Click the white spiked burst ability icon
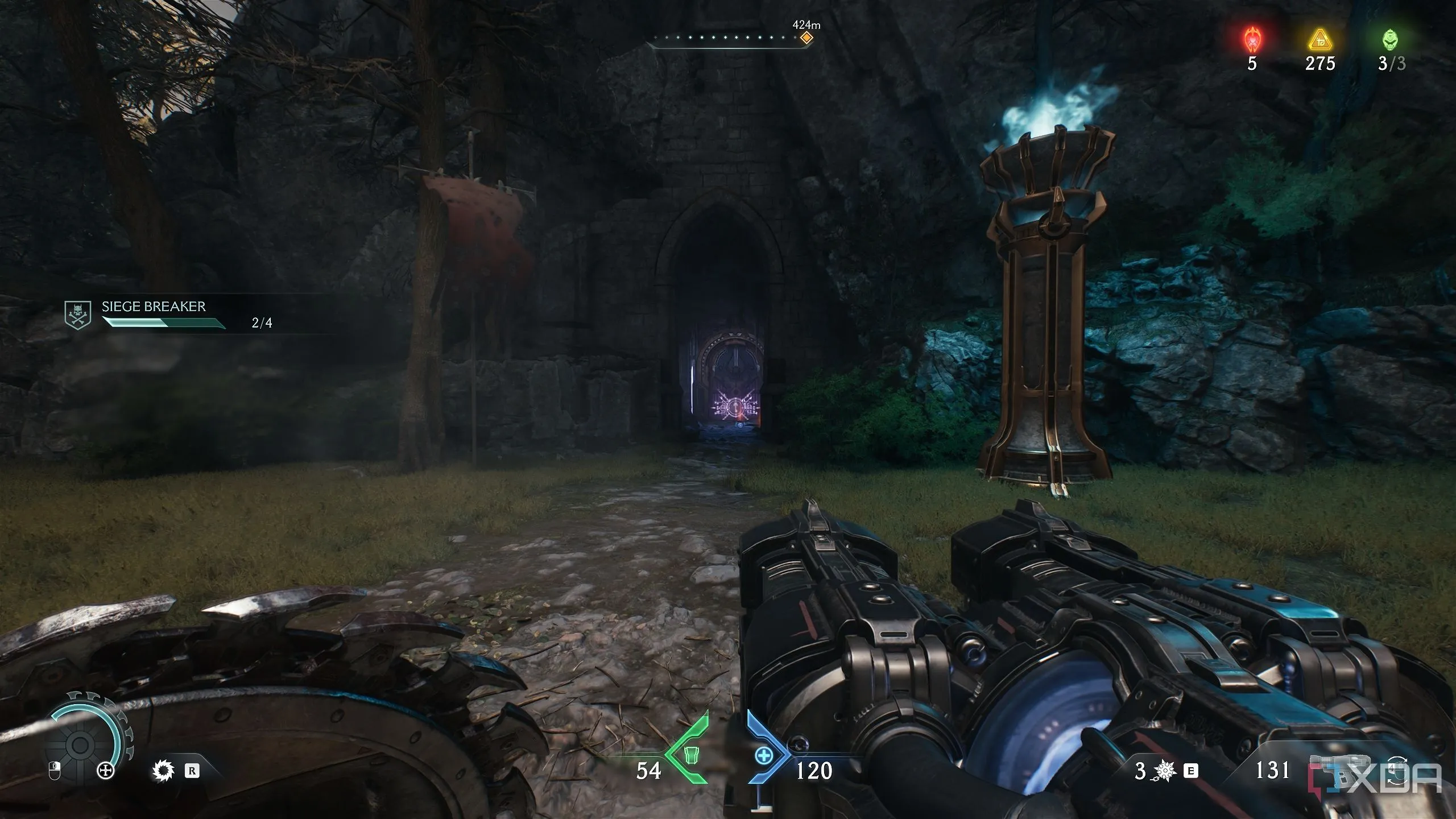Image resolution: width=1456 pixels, height=819 pixels. 163,771
